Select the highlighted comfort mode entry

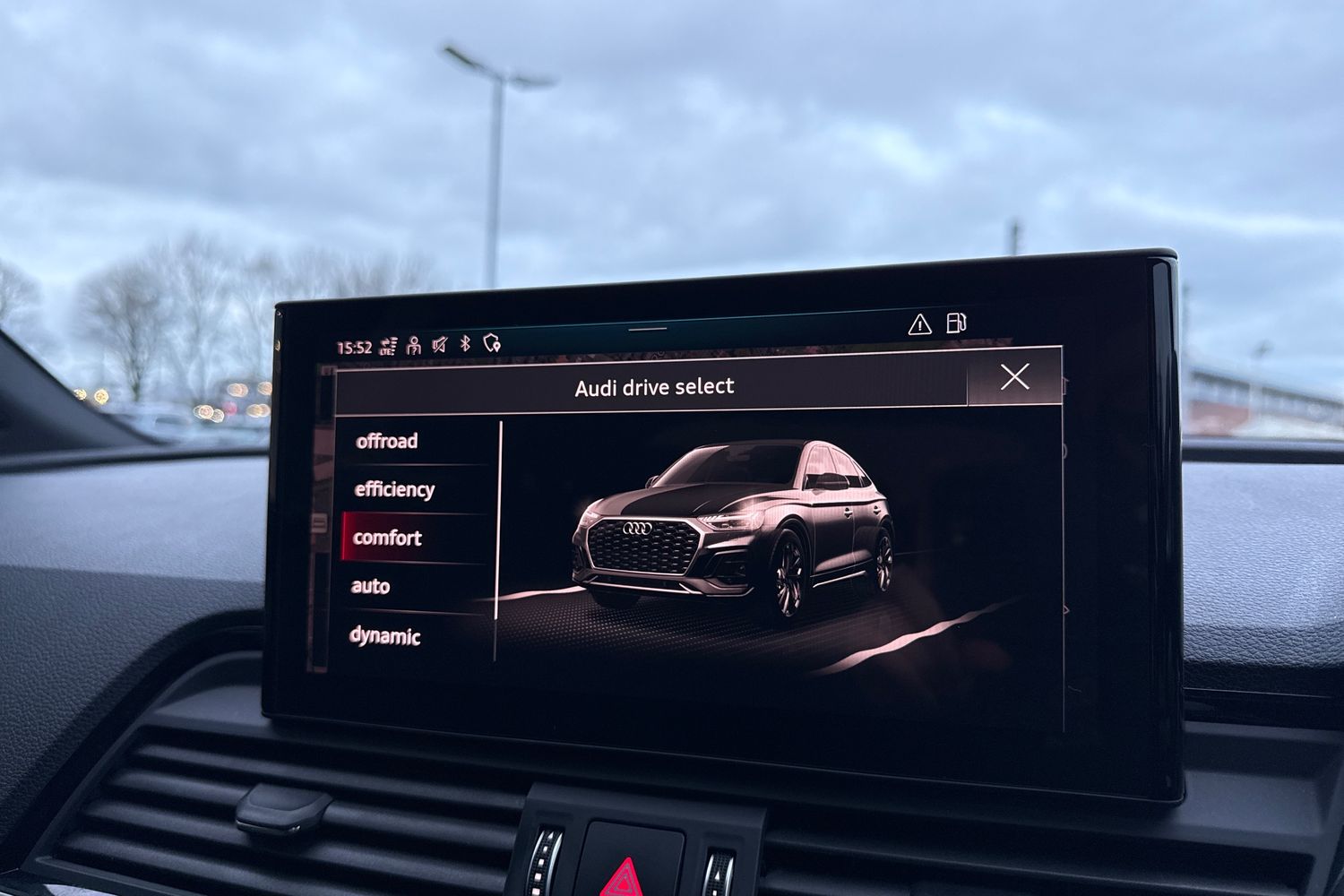[386, 538]
